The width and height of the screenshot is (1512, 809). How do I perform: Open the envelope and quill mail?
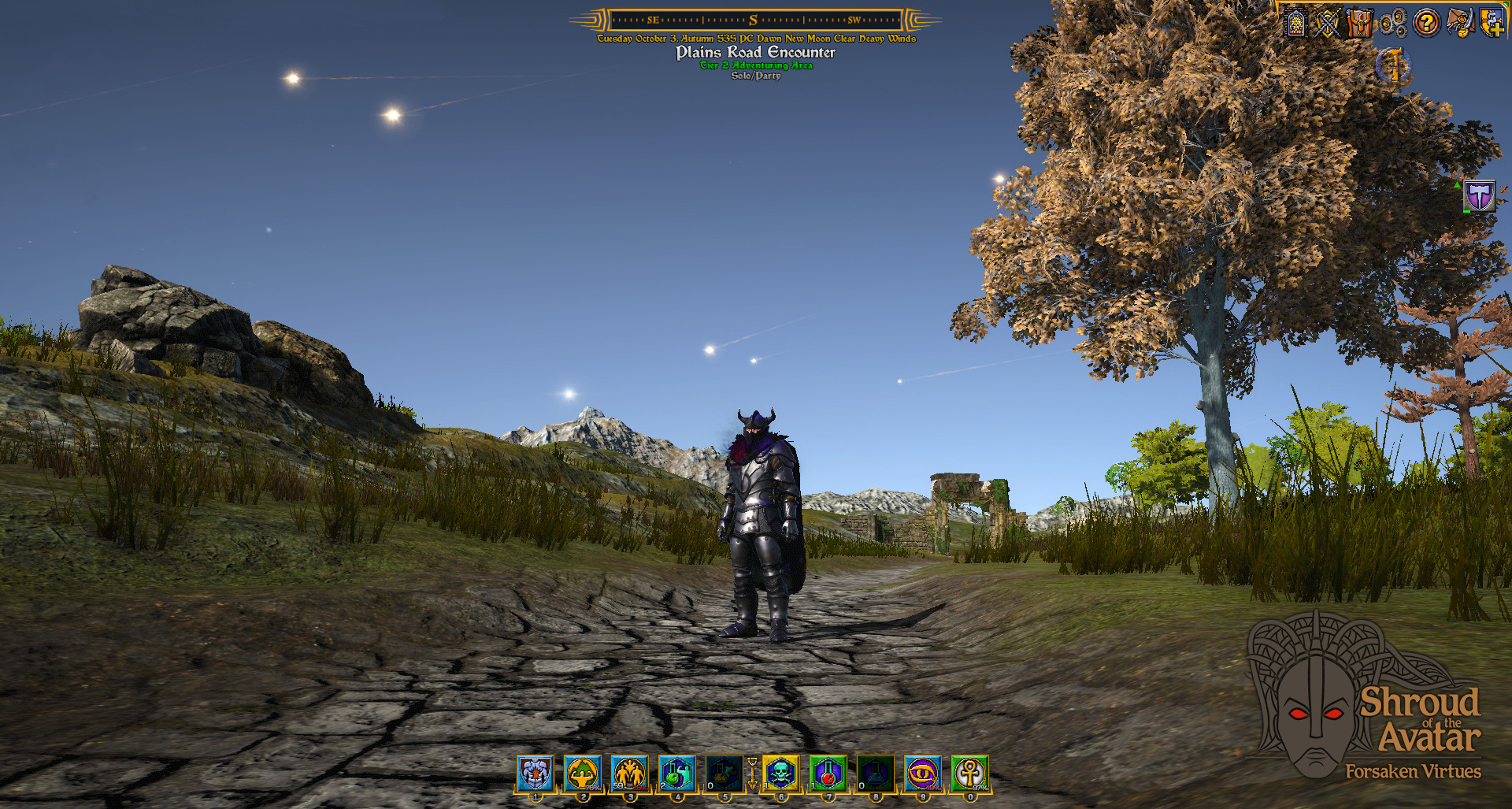coord(1459,23)
